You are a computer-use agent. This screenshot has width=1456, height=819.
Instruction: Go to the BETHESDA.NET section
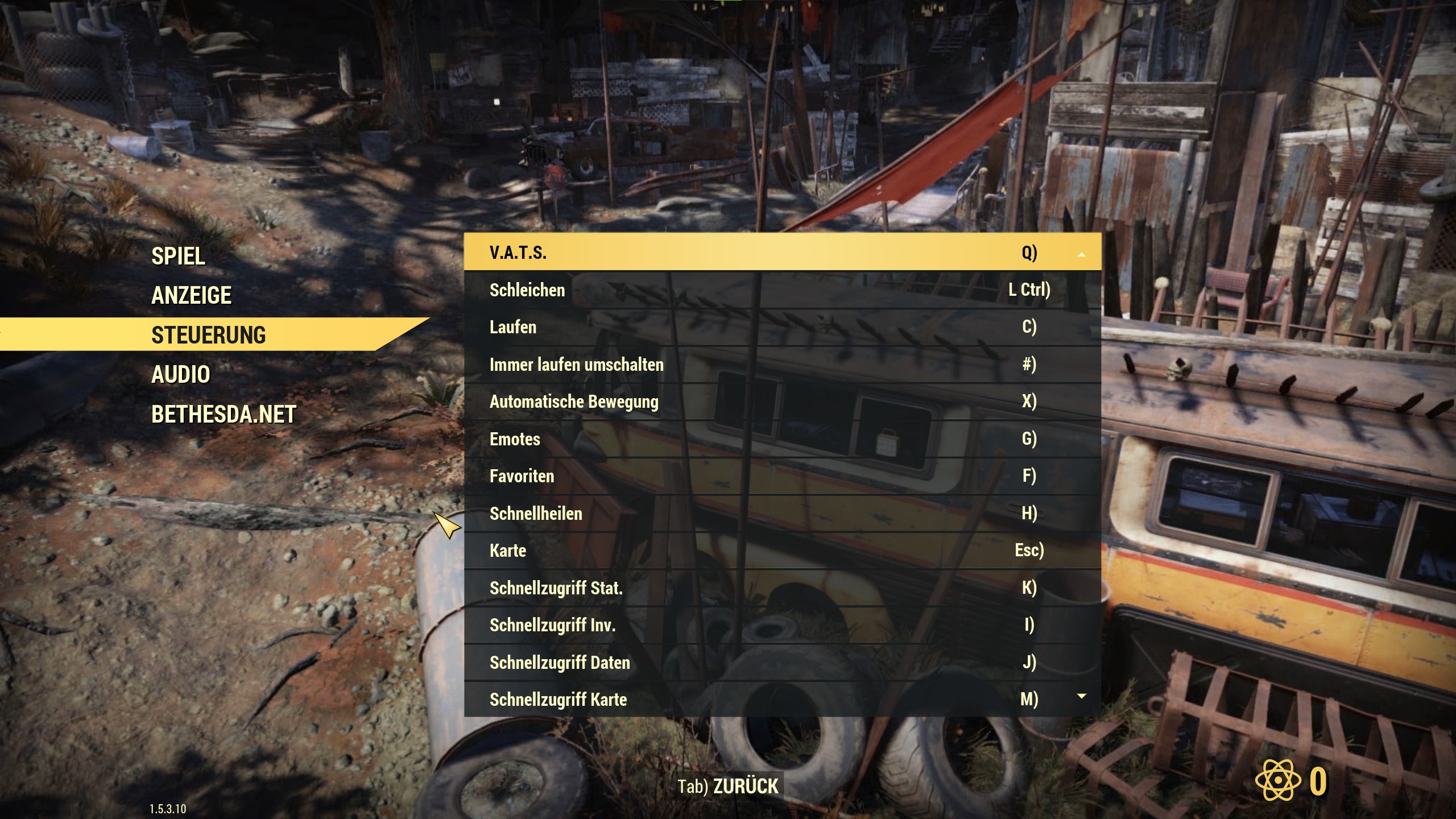tap(224, 414)
